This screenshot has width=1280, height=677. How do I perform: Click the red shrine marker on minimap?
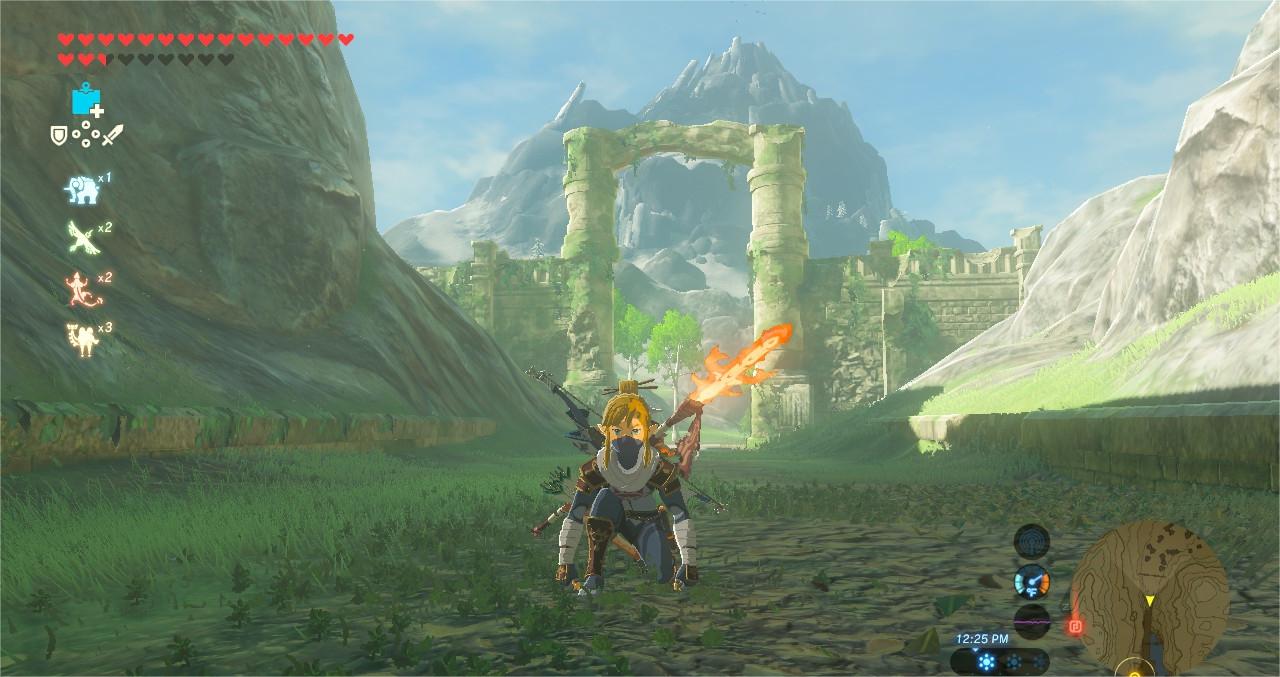pyautogui.click(x=1076, y=628)
